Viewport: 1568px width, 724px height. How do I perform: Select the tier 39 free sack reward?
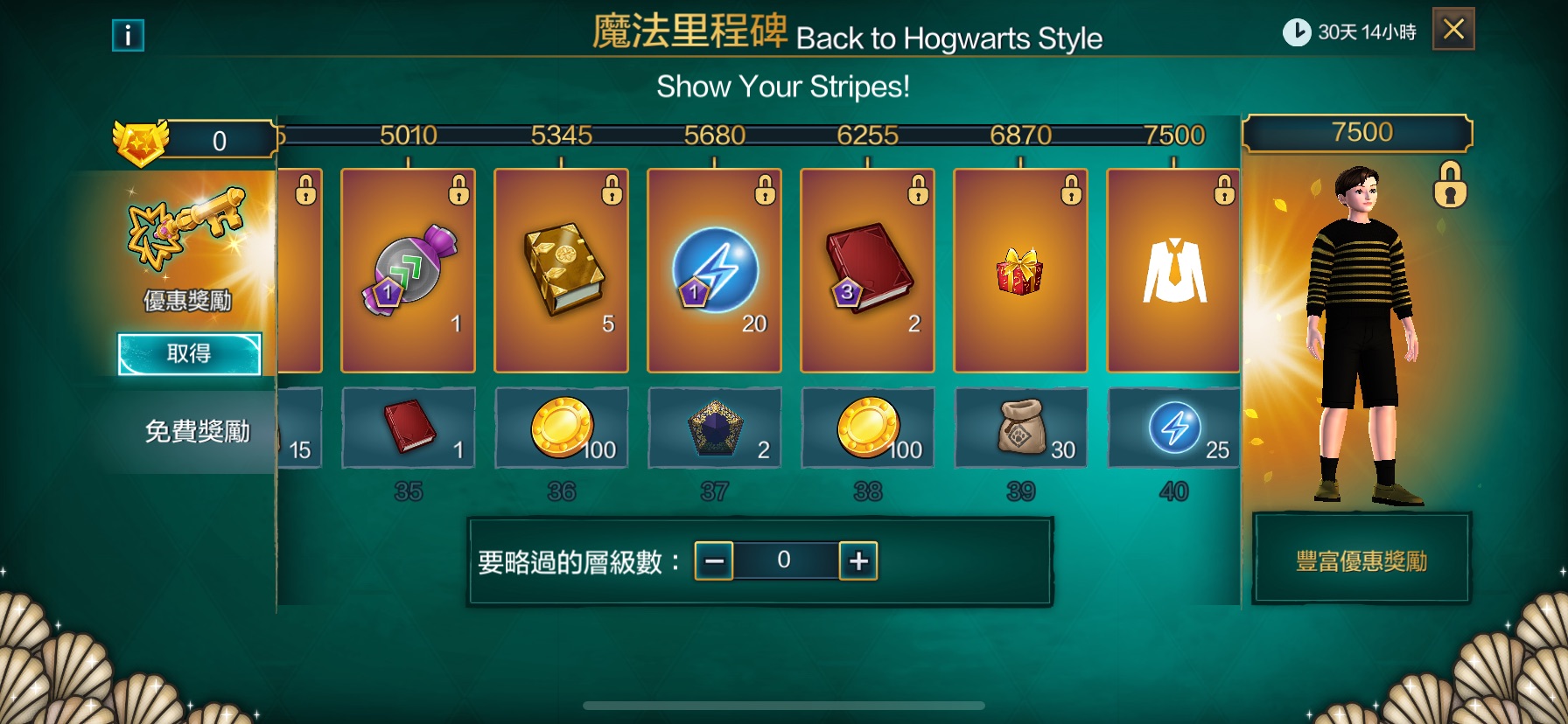(1020, 428)
